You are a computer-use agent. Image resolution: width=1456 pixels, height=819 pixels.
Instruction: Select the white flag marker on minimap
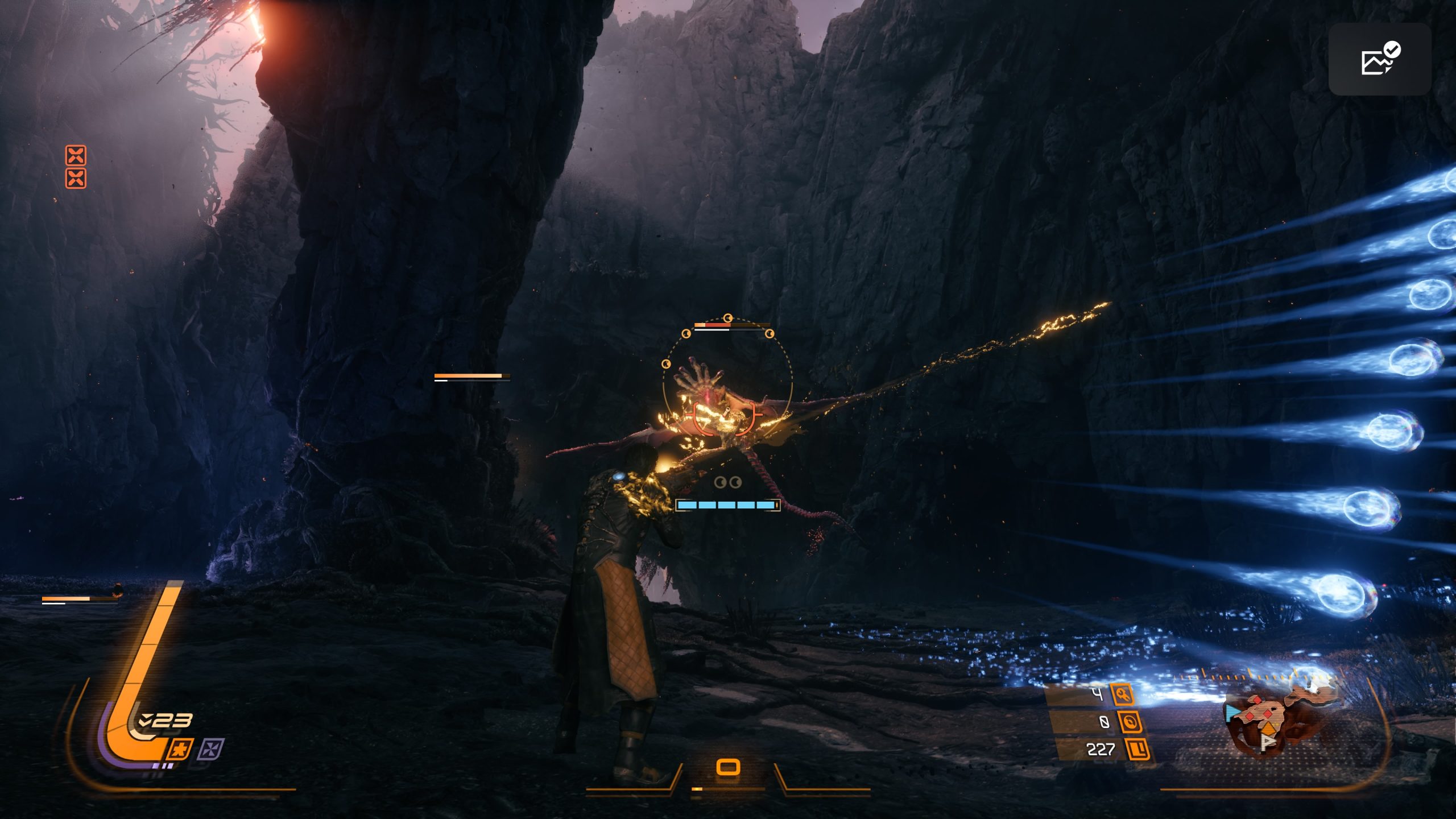[x=1268, y=742]
